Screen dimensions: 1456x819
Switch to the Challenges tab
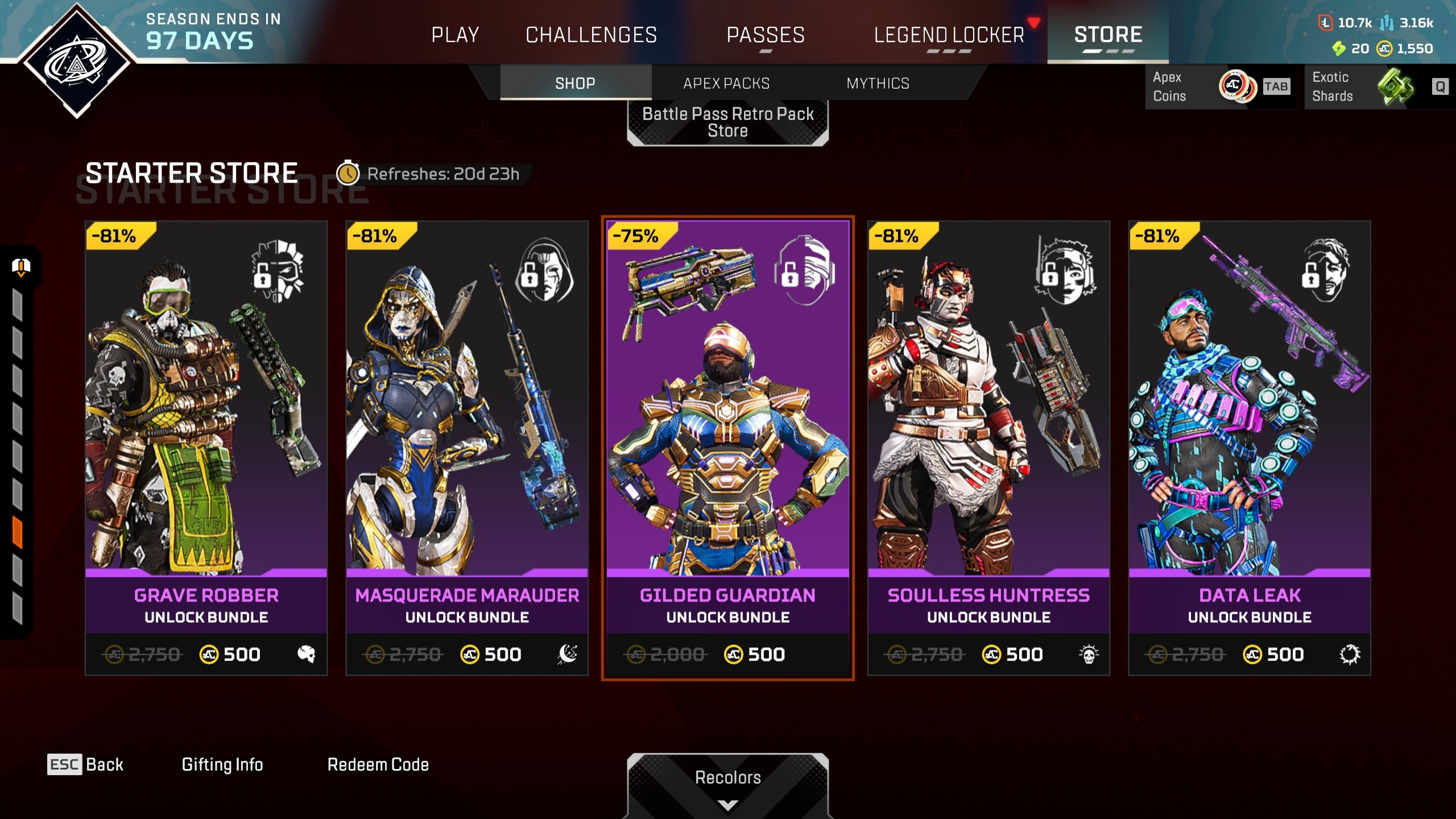591,35
